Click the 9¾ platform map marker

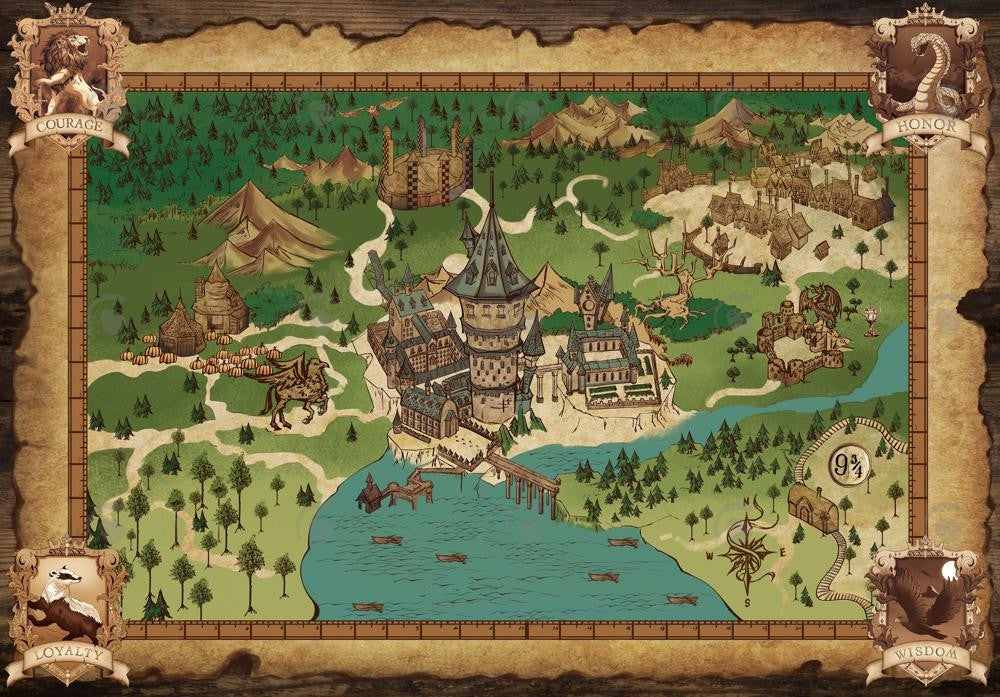pyautogui.click(x=849, y=464)
